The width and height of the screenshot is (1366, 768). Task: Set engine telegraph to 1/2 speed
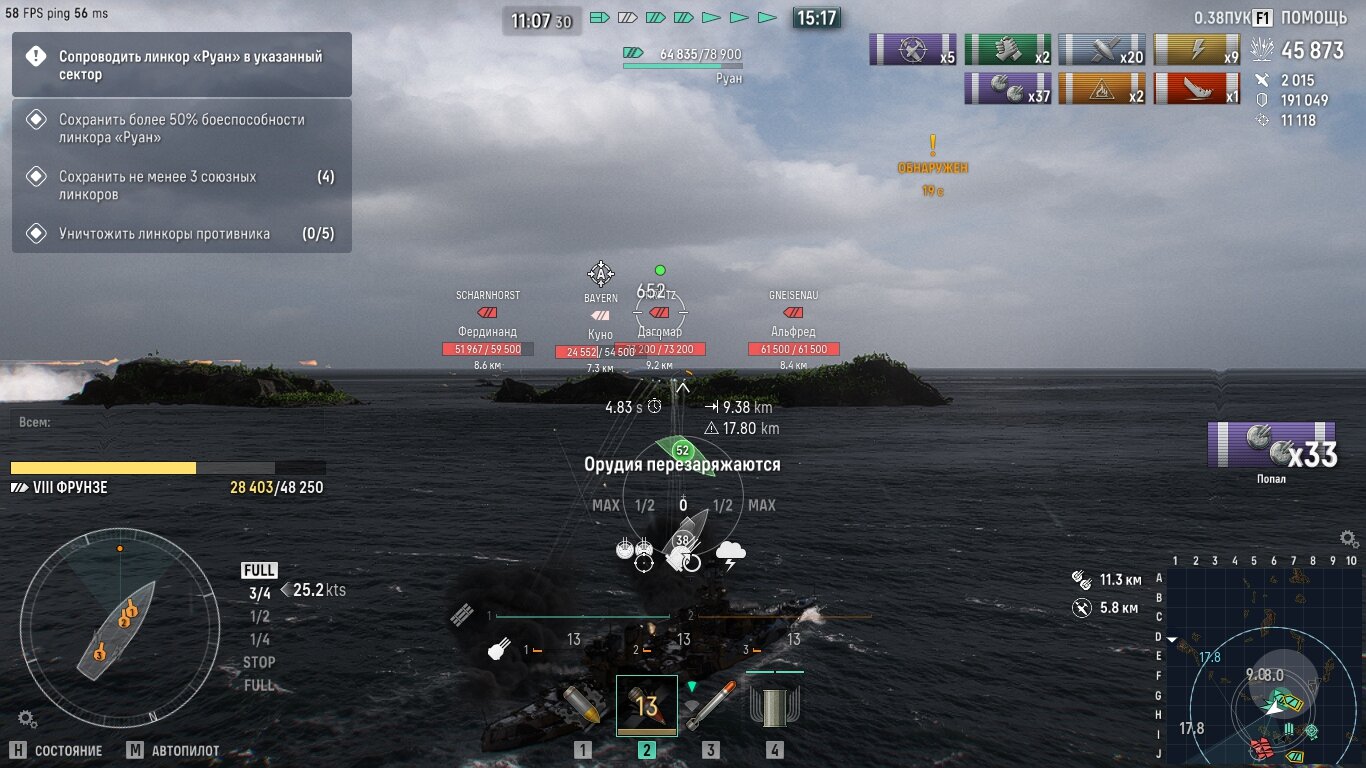259,616
